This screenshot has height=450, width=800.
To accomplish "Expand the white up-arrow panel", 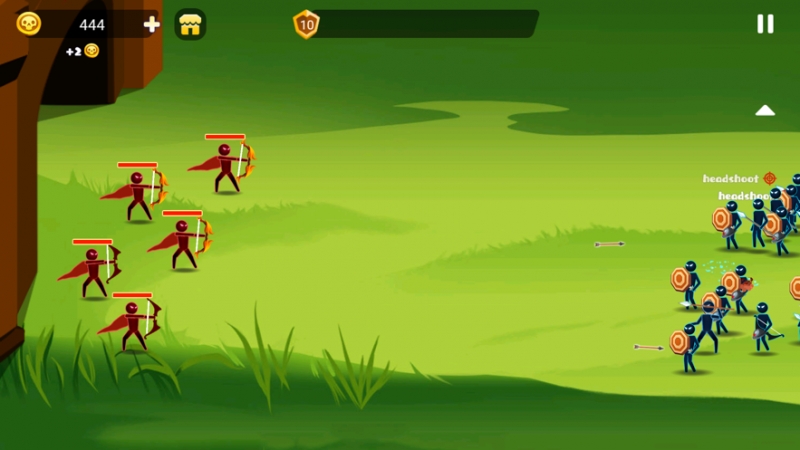I will click(765, 110).
